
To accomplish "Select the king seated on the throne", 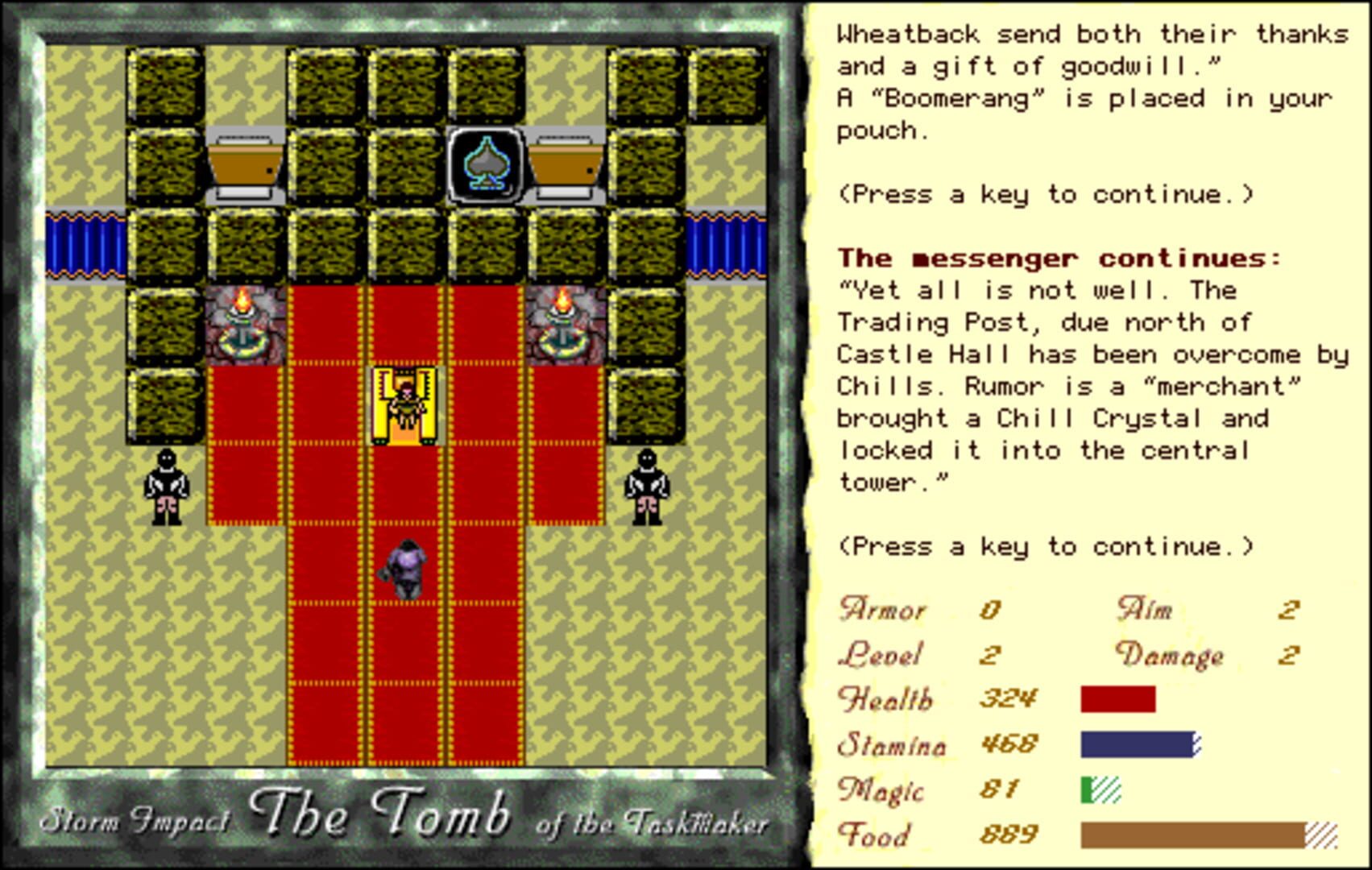I will [x=404, y=403].
